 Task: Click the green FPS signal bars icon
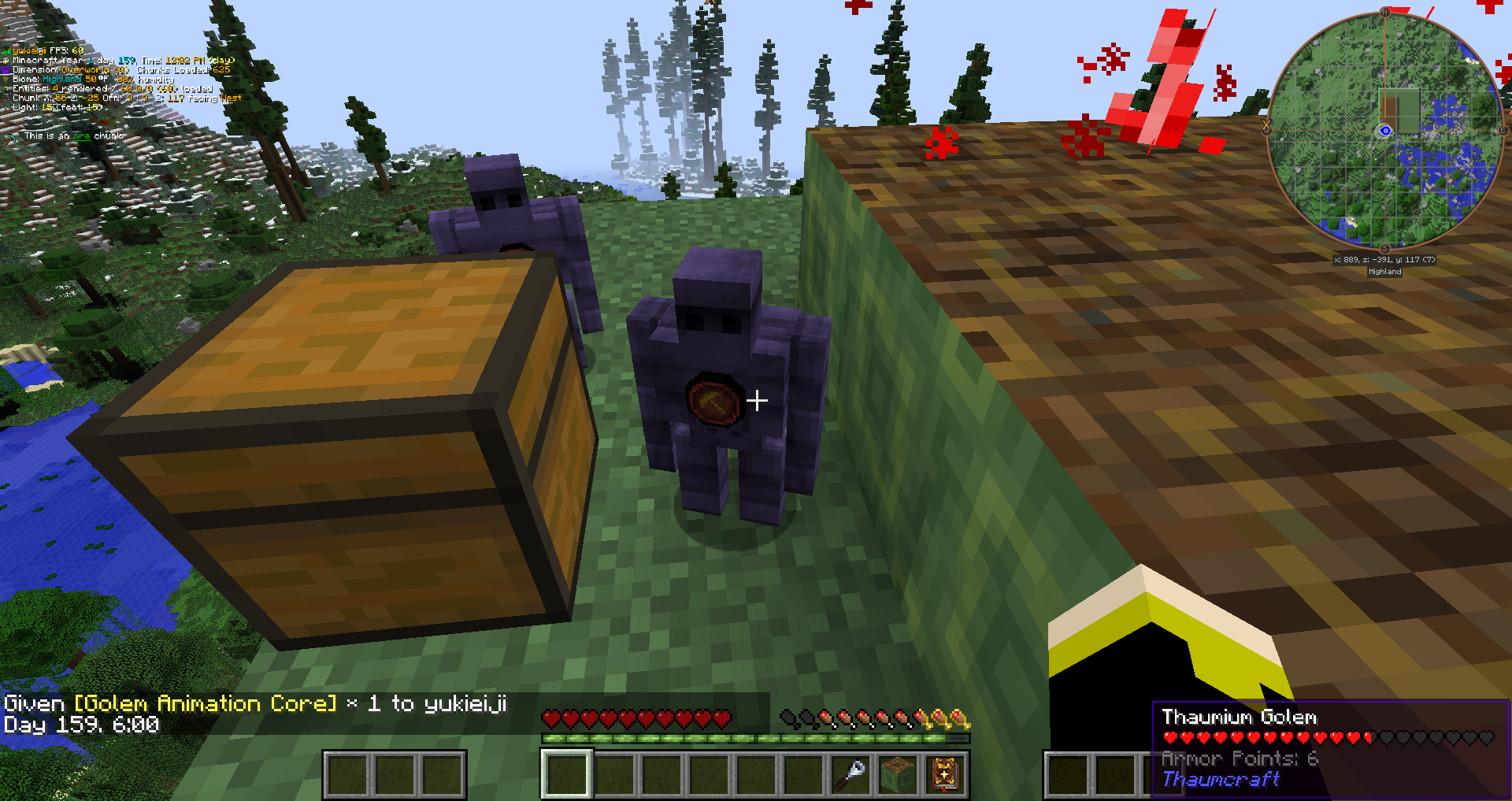click(x=6, y=50)
